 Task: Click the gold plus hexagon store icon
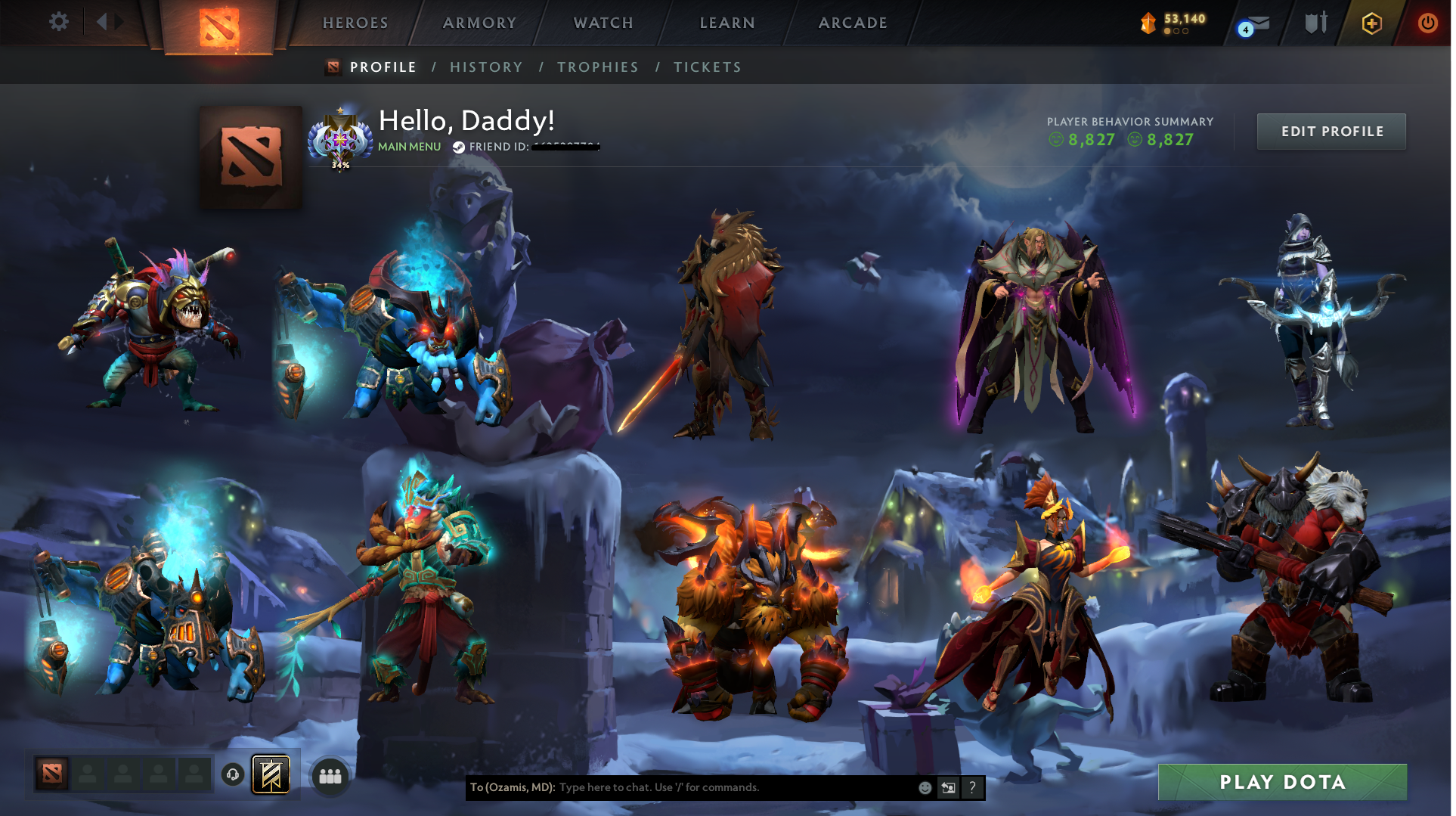click(1372, 23)
